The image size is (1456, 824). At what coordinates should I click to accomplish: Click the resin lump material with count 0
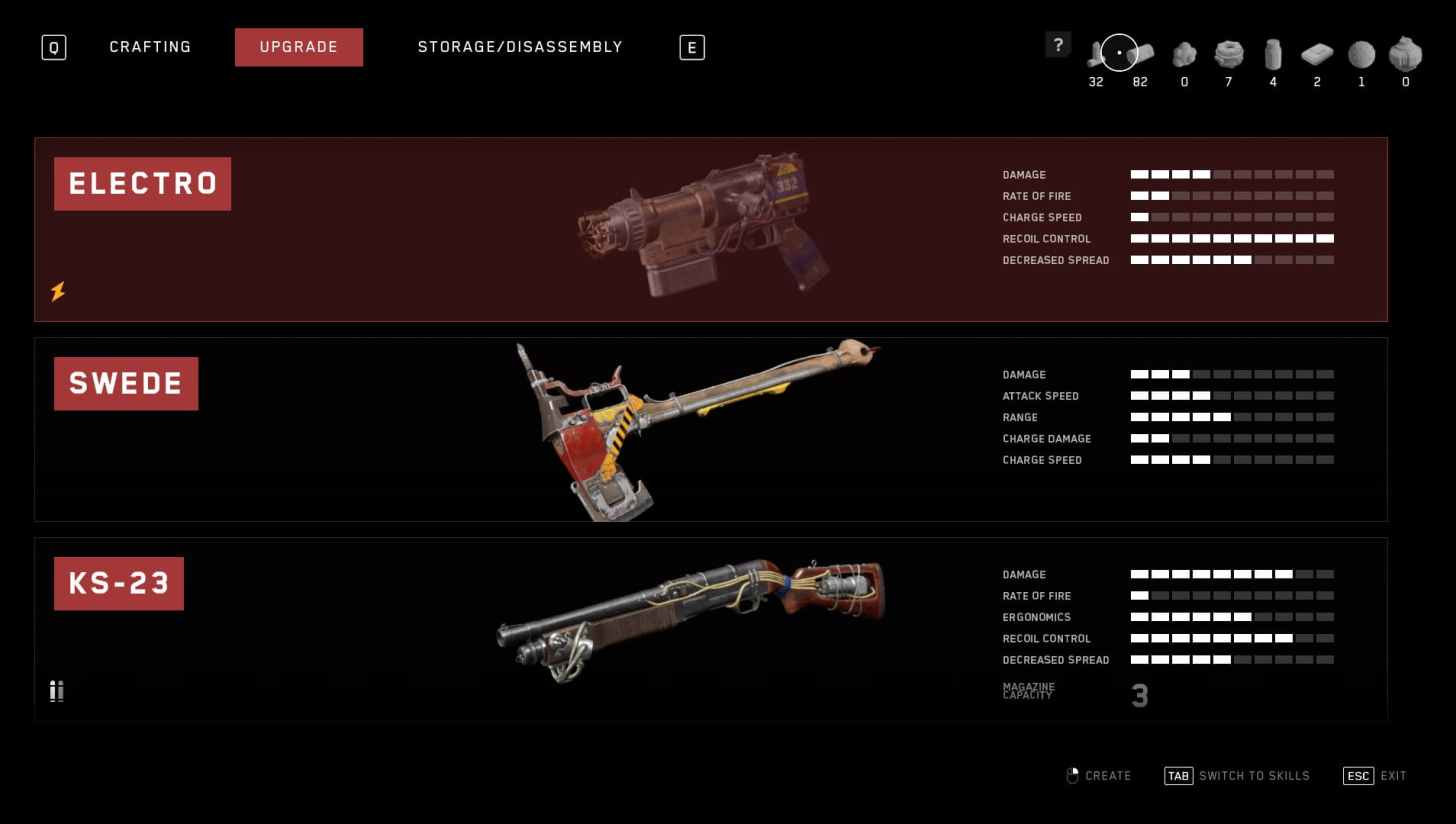point(1184,55)
